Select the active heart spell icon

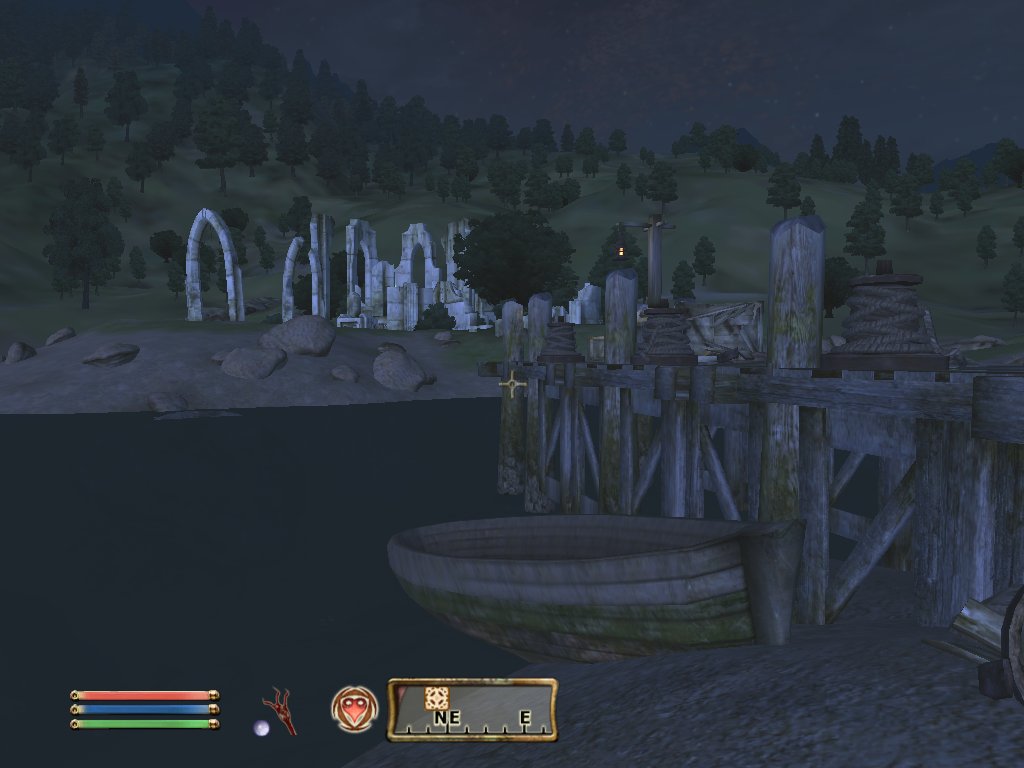353,709
